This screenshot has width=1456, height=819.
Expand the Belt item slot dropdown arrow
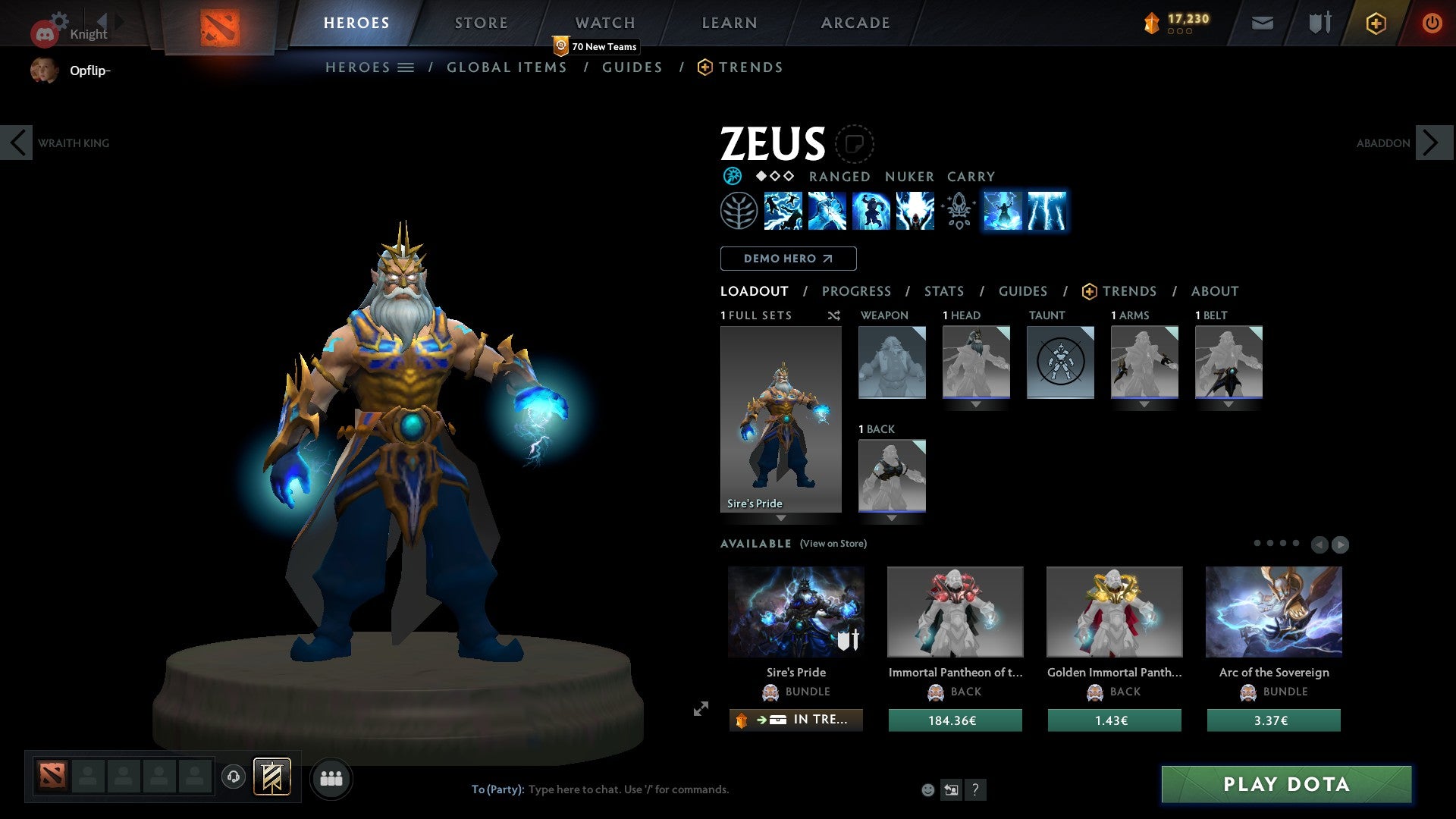(1229, 405)
